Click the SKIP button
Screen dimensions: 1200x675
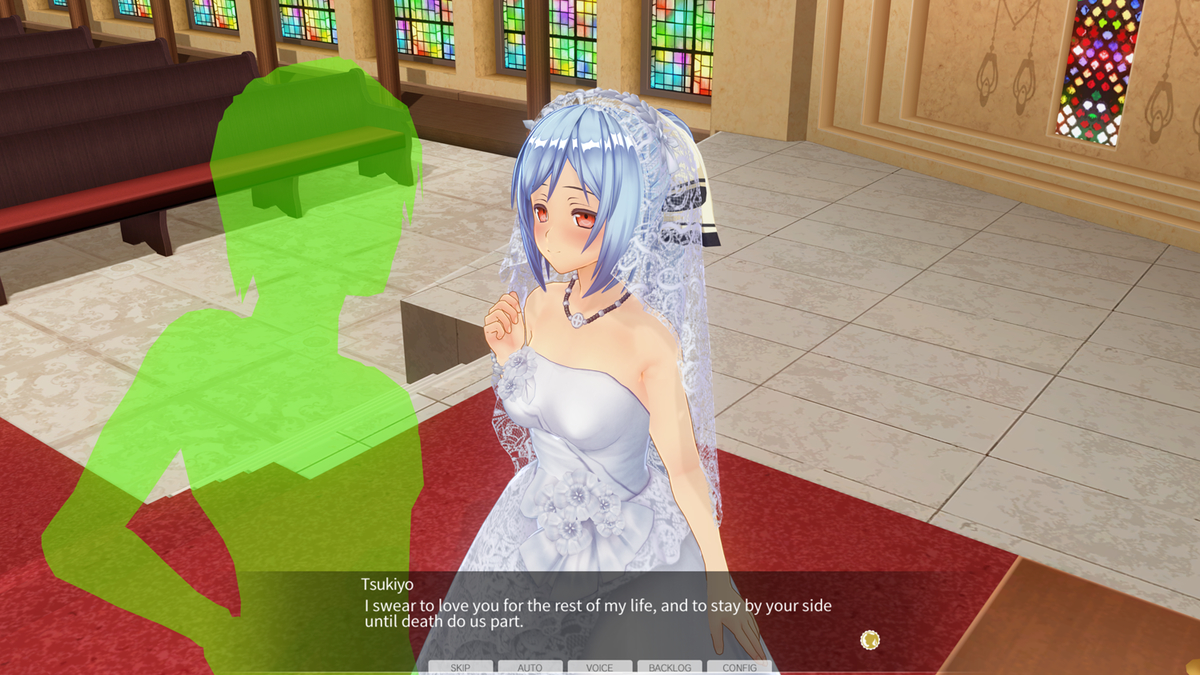[x=460, y=667]
